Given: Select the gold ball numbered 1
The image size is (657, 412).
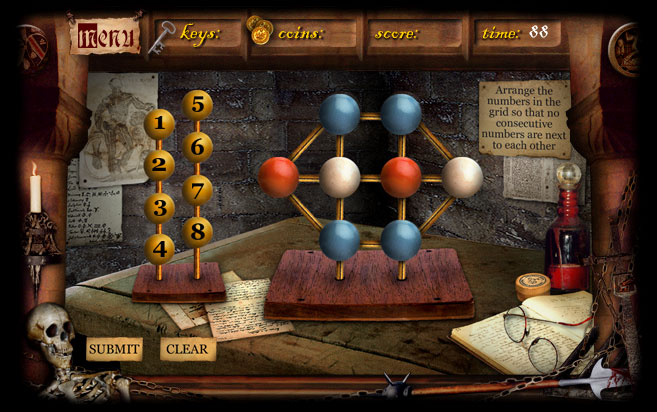Looking at the screenshot, I should [159, 124].
